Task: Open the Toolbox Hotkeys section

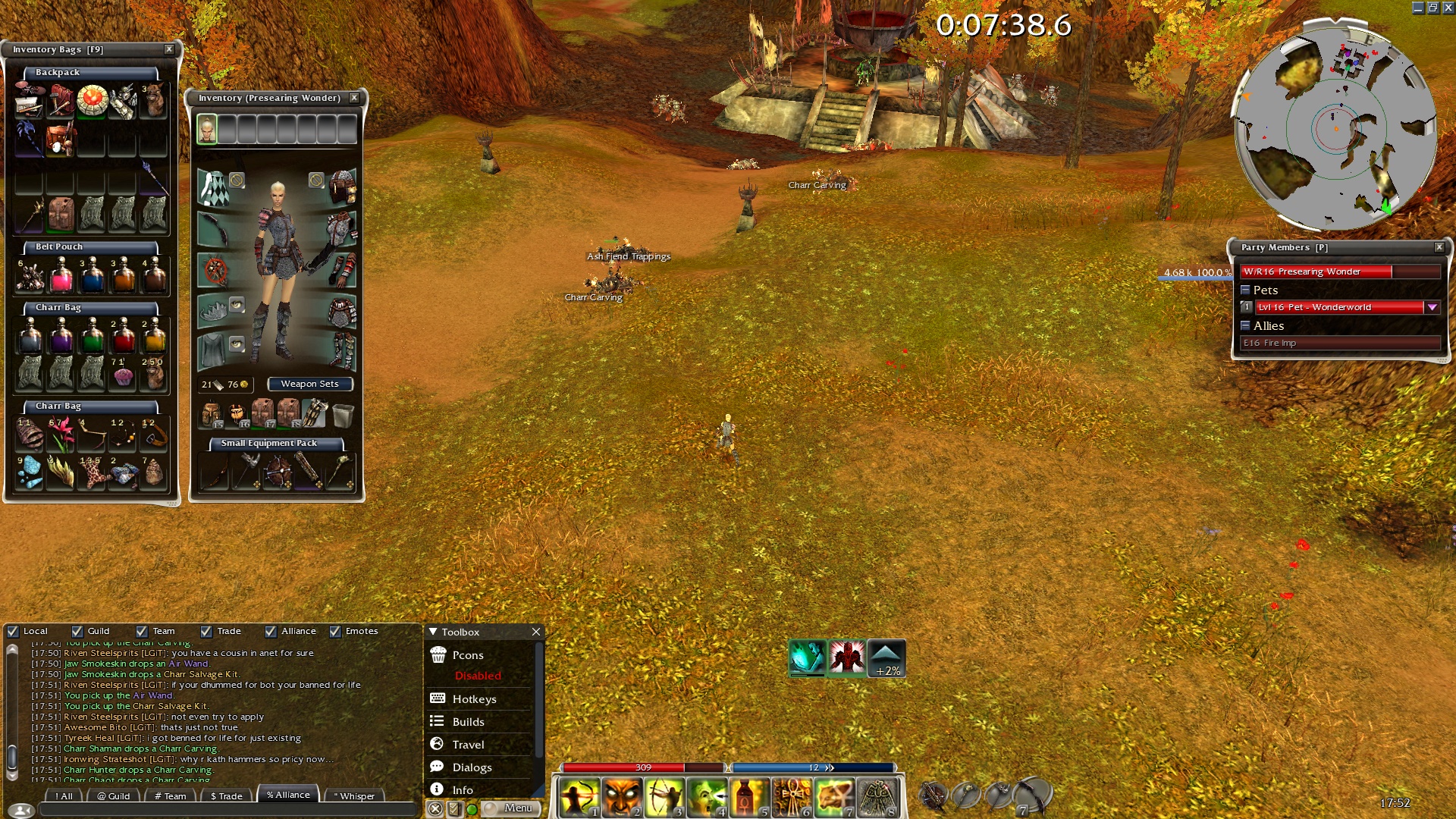Action: click(x=474, y=699)
